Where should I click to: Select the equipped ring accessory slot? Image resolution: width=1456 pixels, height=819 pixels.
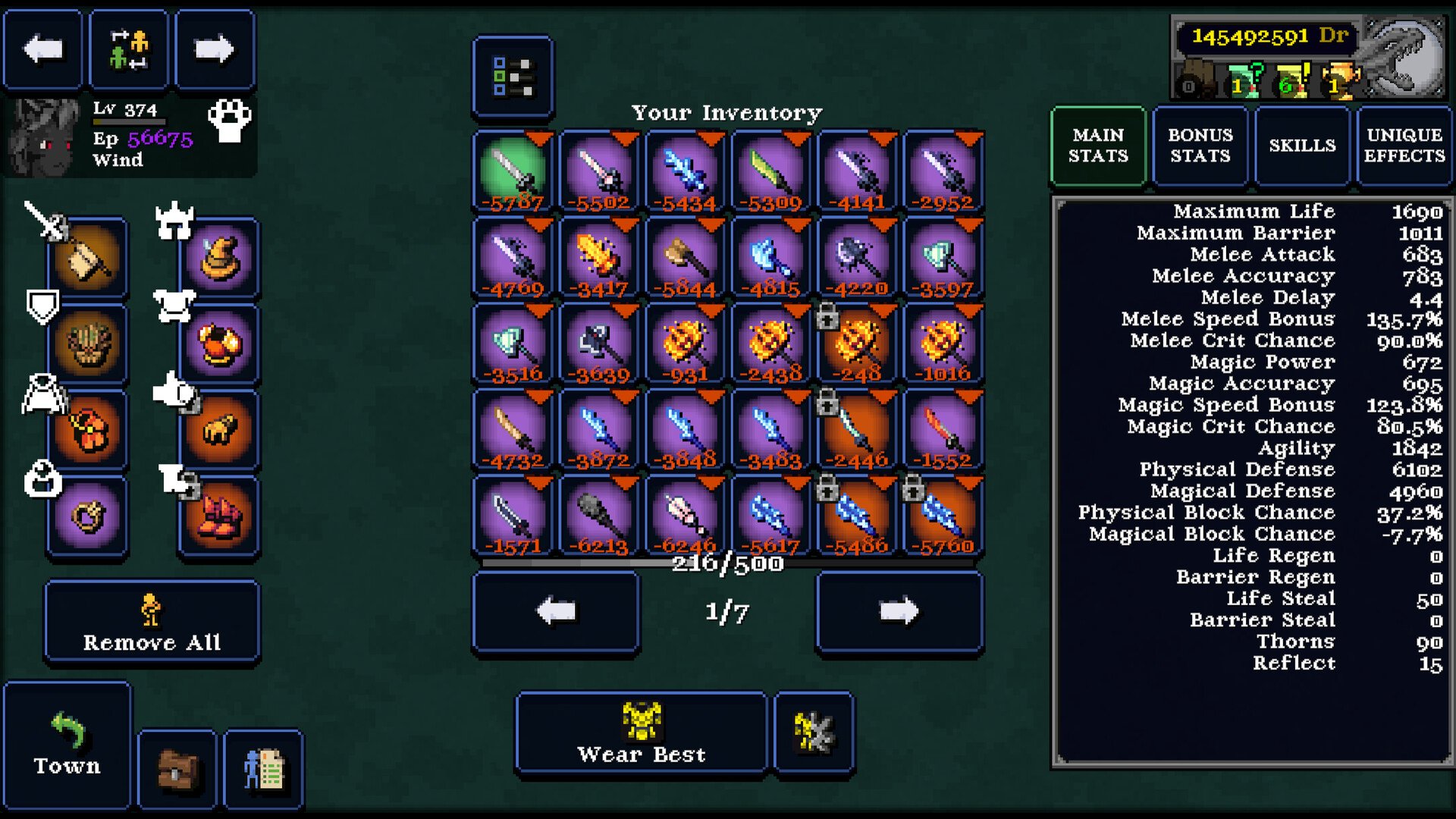pyautogui.click(x=87, y=517)
